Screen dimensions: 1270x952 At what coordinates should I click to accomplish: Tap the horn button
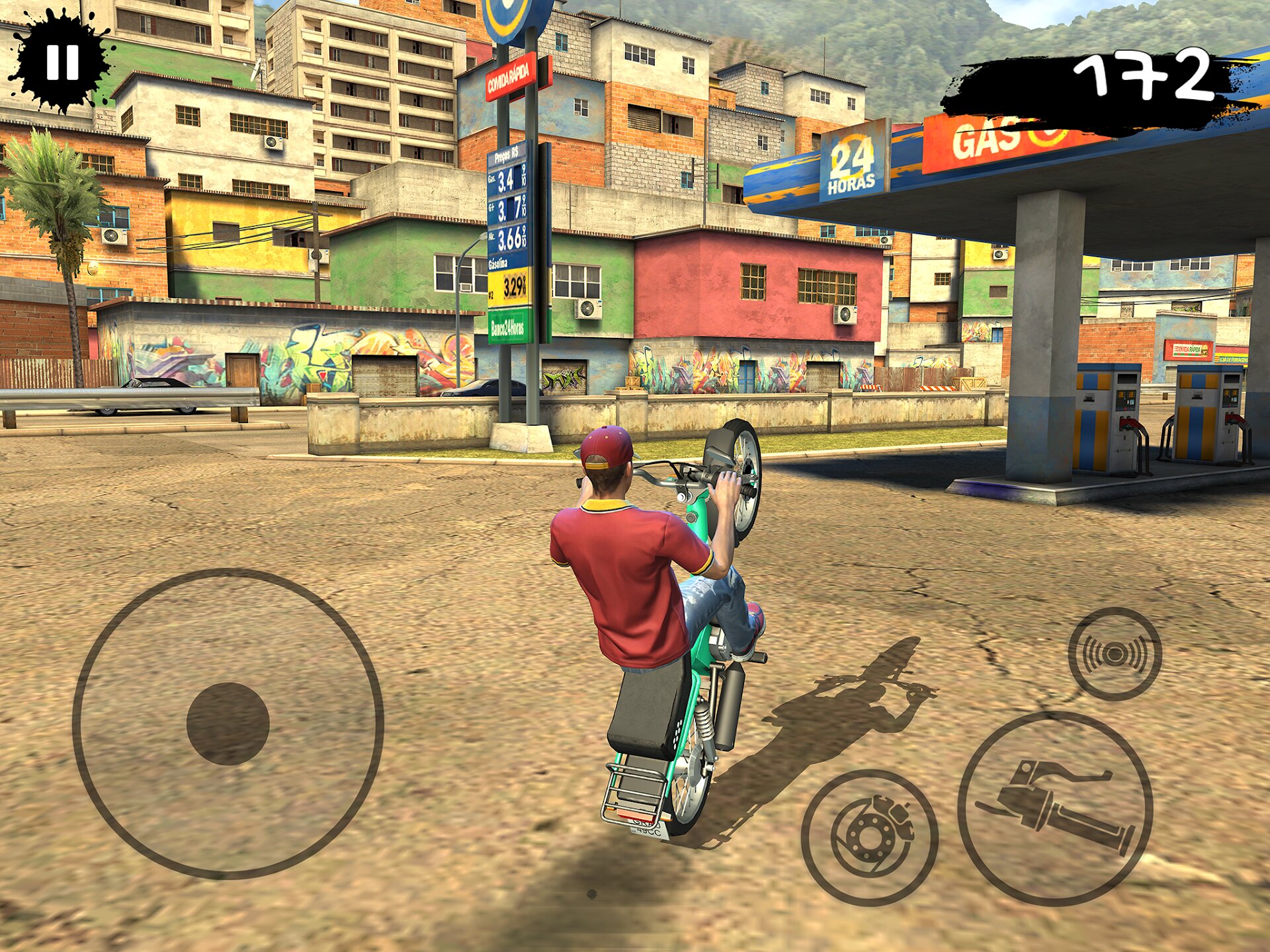pyautogui.click(x=1115, y=654)
